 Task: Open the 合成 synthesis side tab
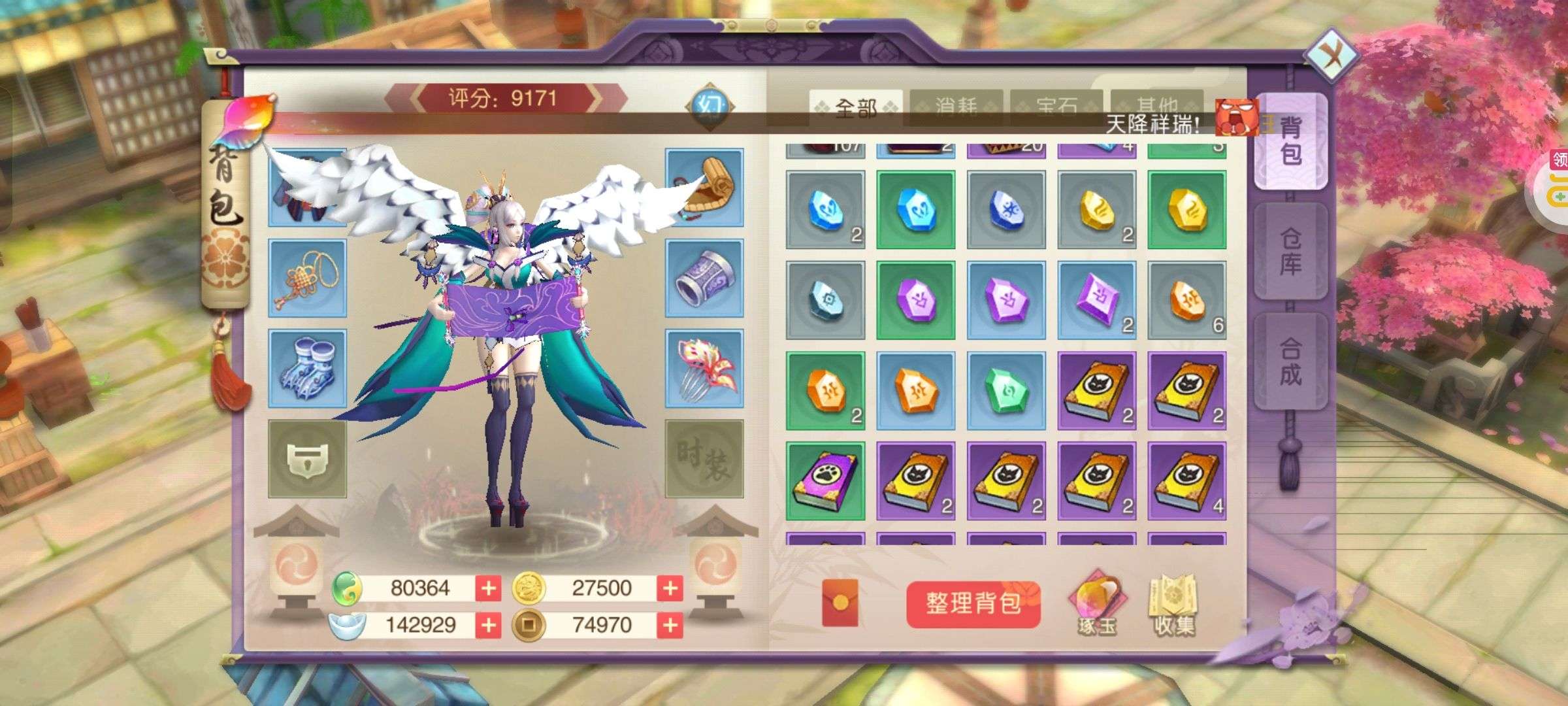pos(1290,361)
